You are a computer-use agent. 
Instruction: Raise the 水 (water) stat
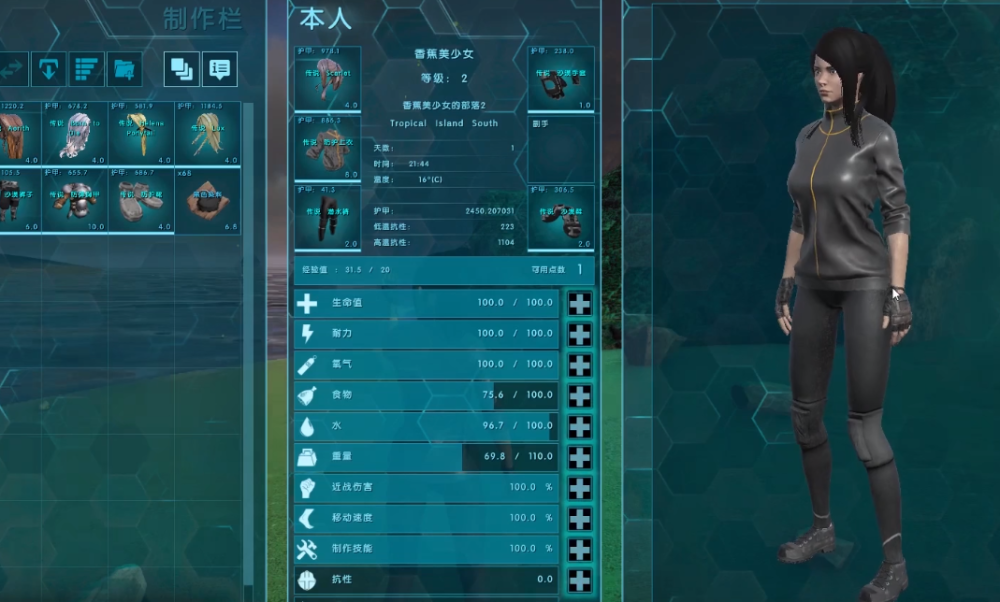[x=579, y=427]
